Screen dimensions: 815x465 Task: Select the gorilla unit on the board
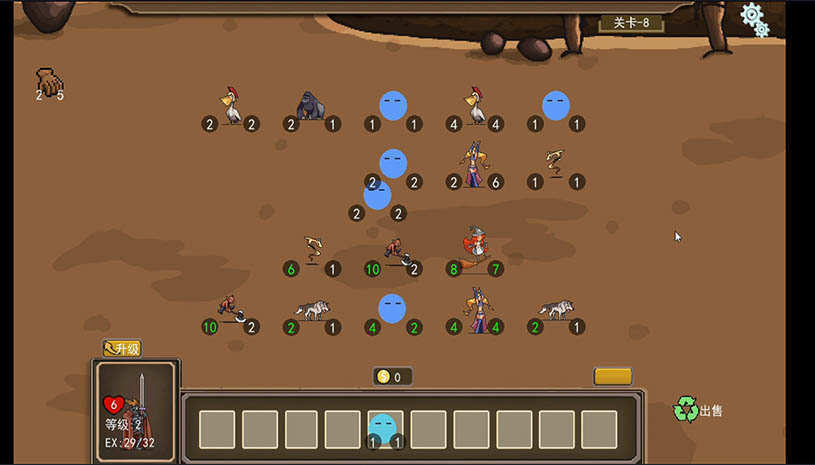pyautogui.click(x=312, y=106)
